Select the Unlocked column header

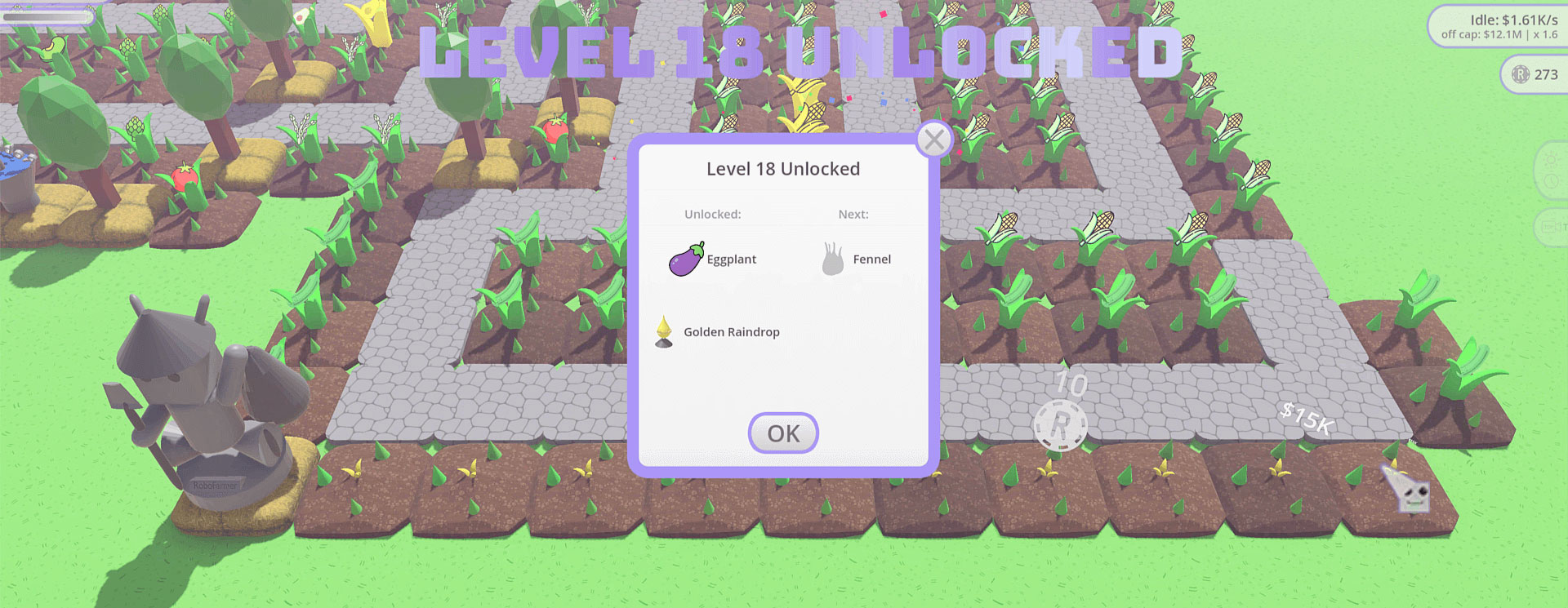click(712, 214)
